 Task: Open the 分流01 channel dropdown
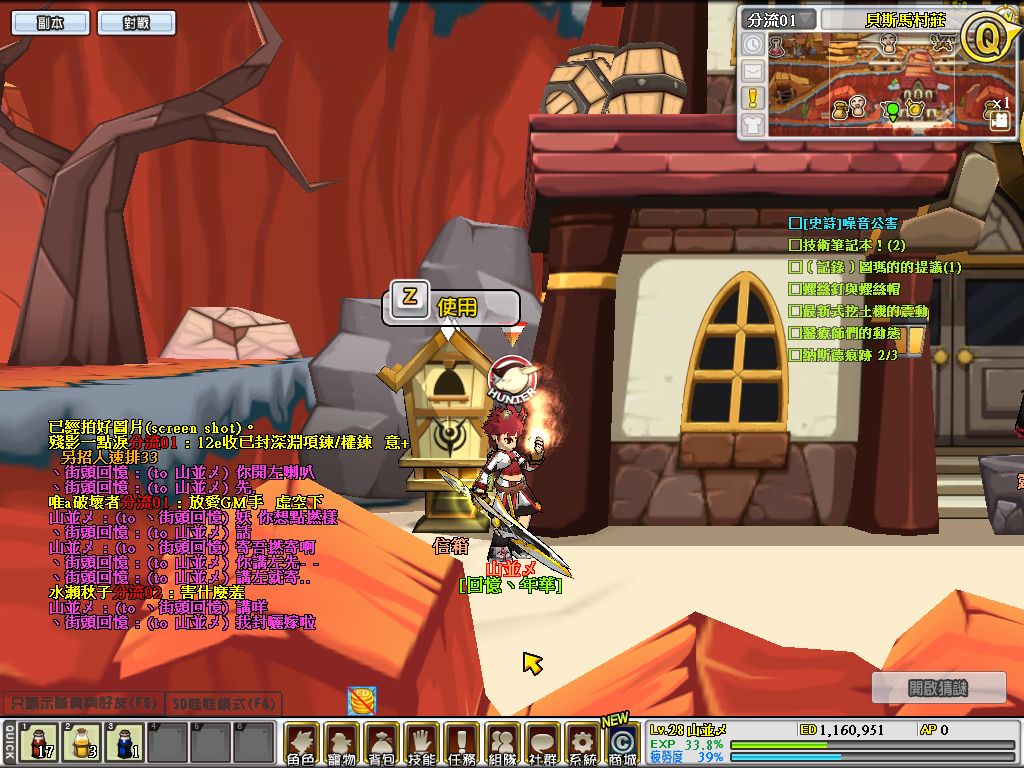coord(780,20)
